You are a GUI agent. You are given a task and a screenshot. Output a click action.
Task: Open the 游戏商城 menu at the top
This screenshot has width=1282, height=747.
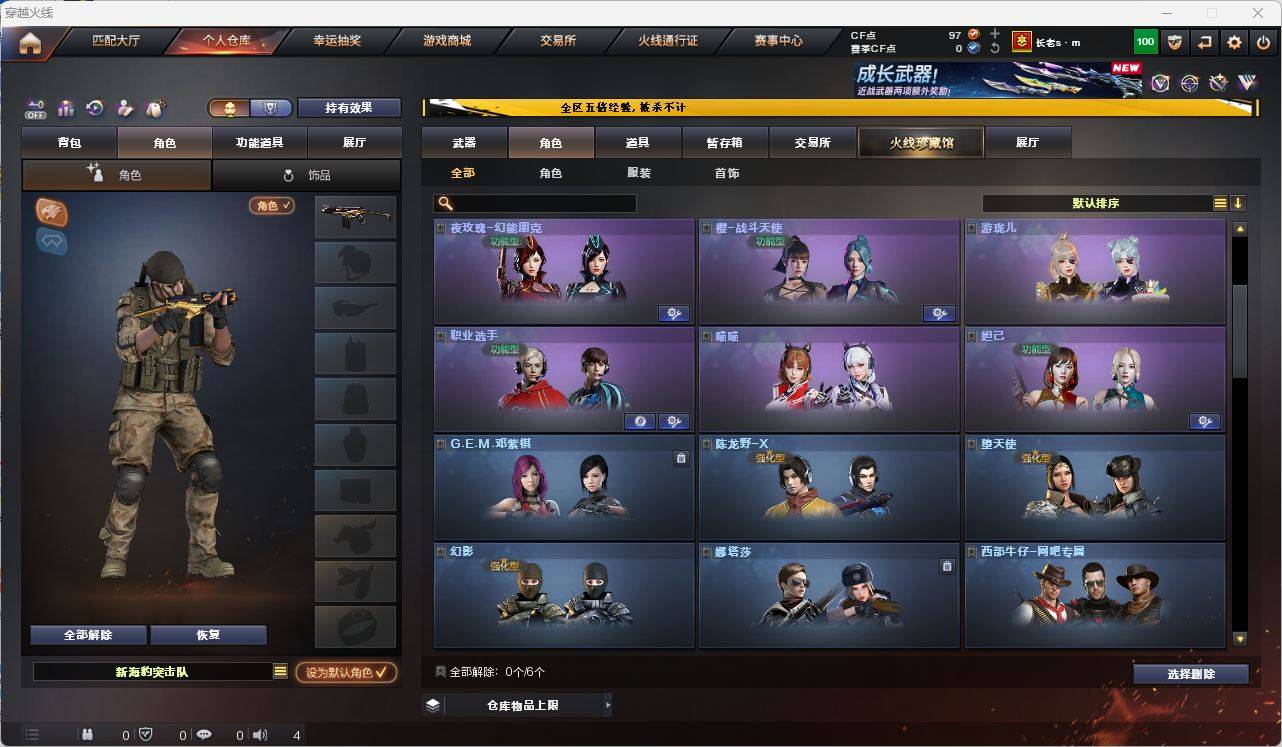point(446,40)
